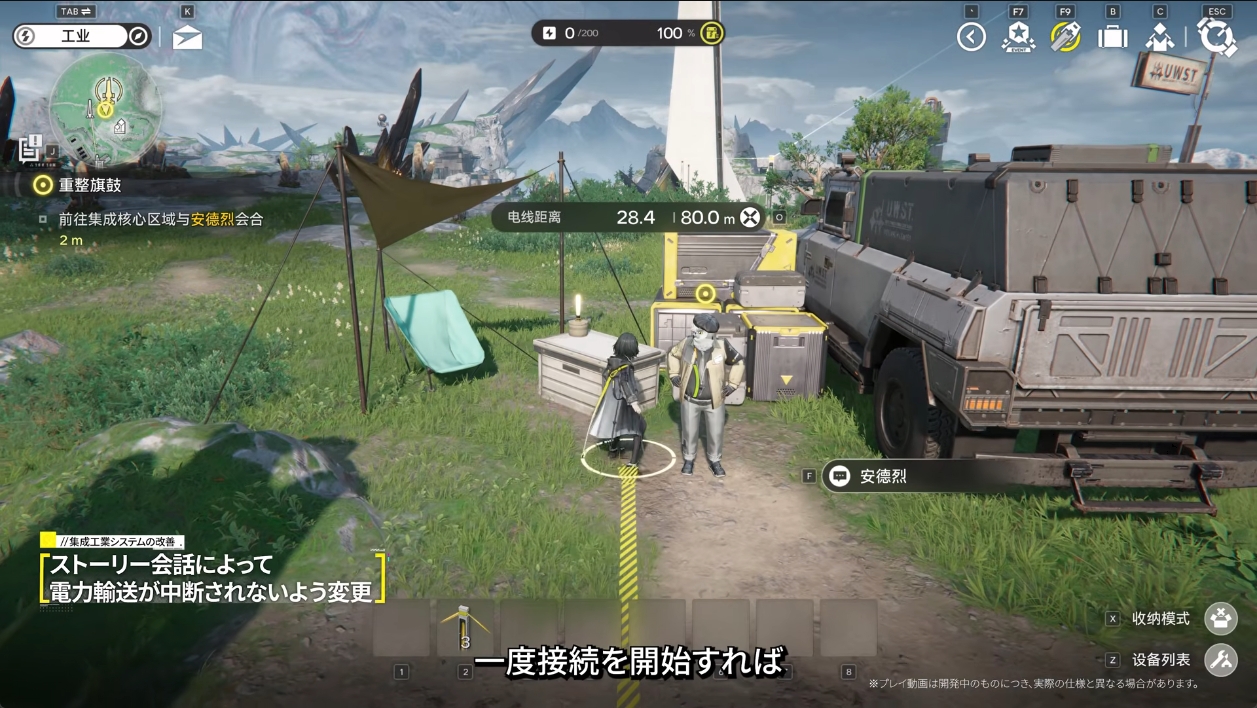Open the 设备列表 equipment list

coord(1221,660)
